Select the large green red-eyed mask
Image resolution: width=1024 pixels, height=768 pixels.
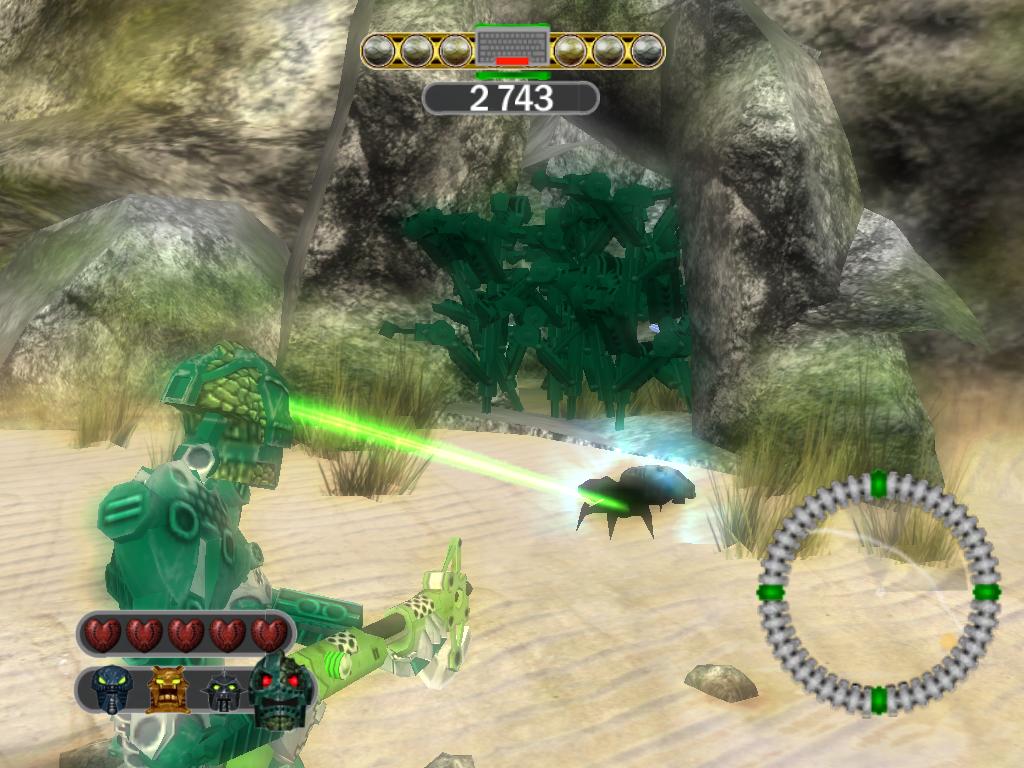click(x=281, y=691)
